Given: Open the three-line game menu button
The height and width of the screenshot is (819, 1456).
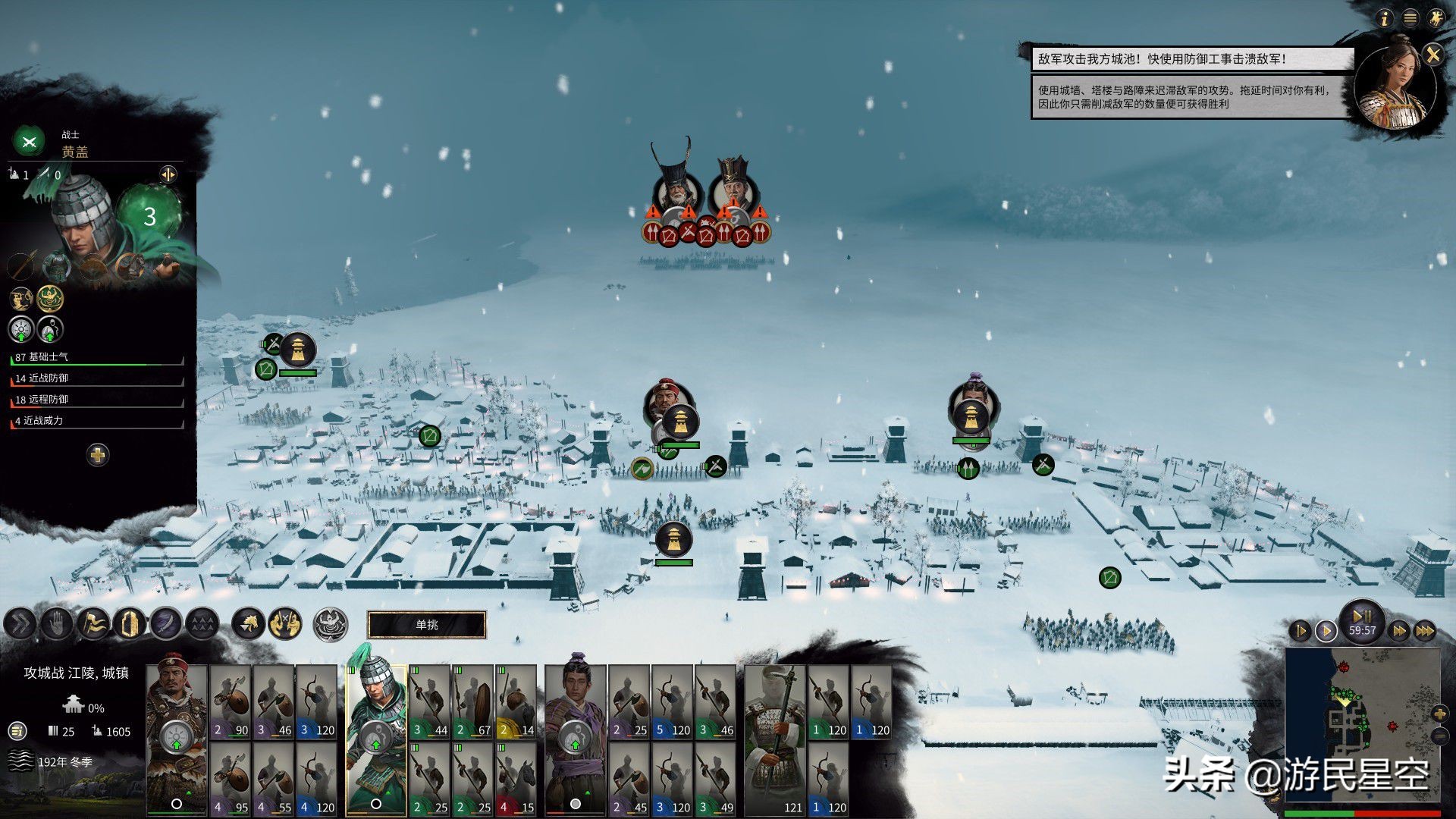Looking at the screenshot, I should point(1410,18).
